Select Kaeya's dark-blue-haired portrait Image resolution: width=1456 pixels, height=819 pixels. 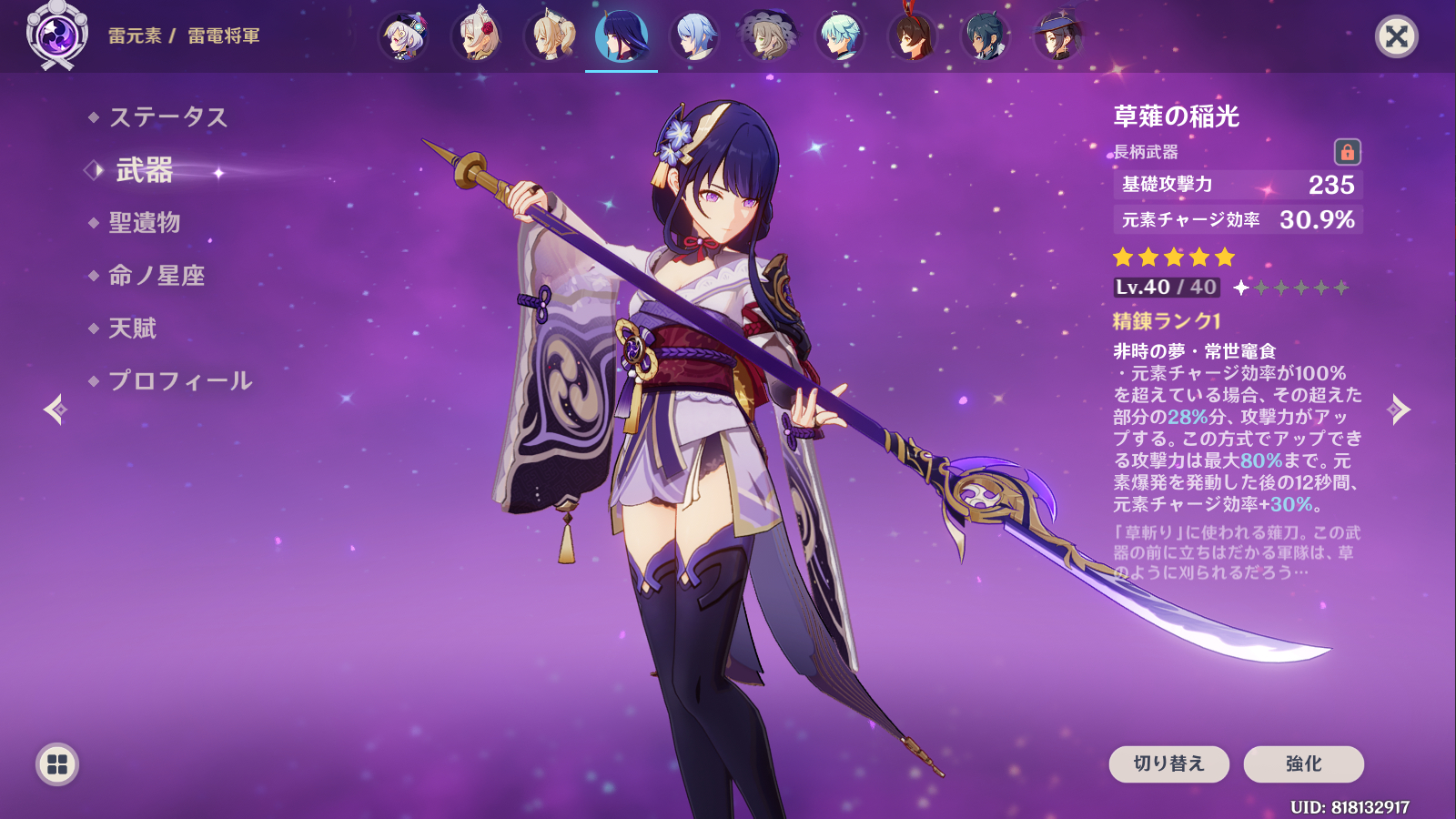click(x=986, y=36)
